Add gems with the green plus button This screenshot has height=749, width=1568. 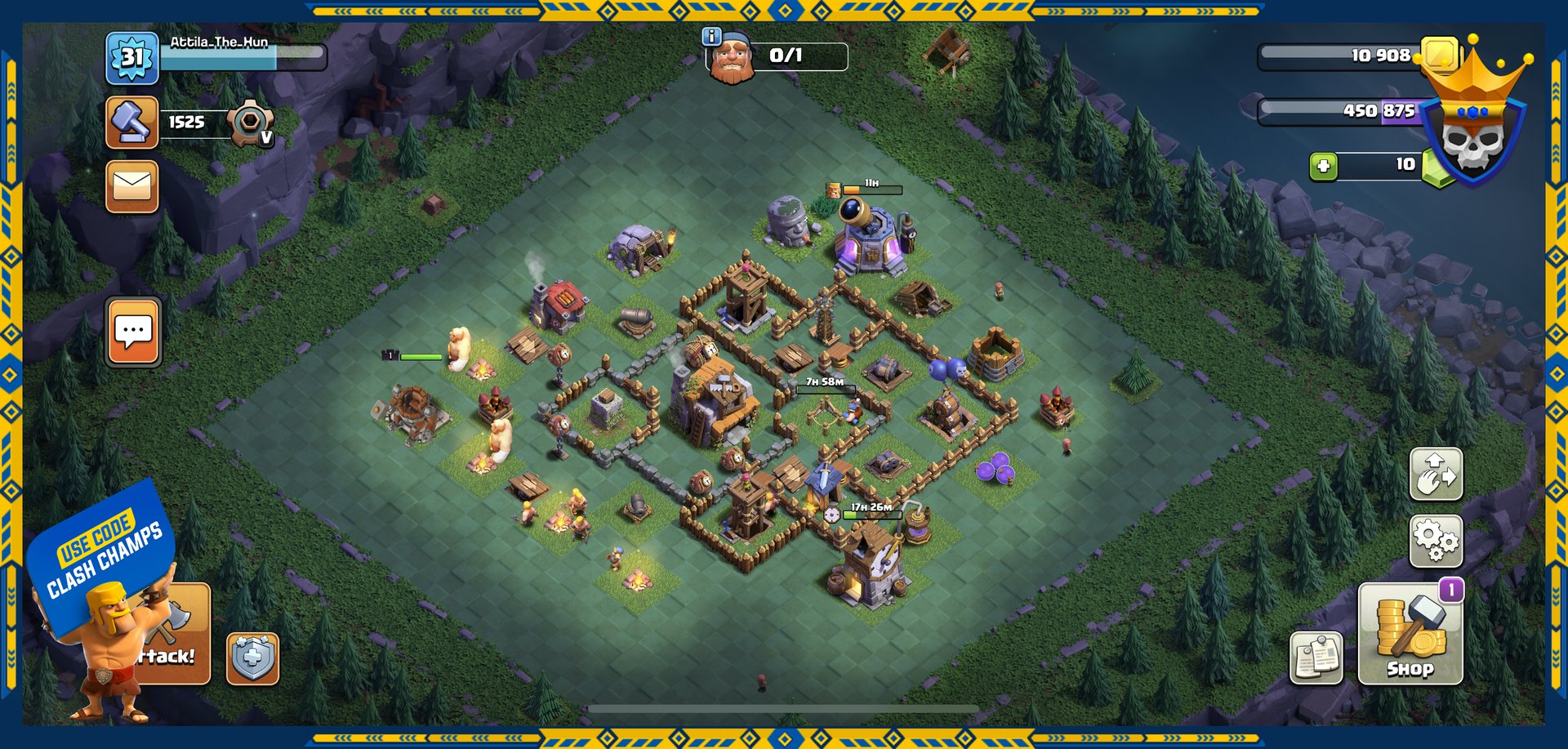1323,166
